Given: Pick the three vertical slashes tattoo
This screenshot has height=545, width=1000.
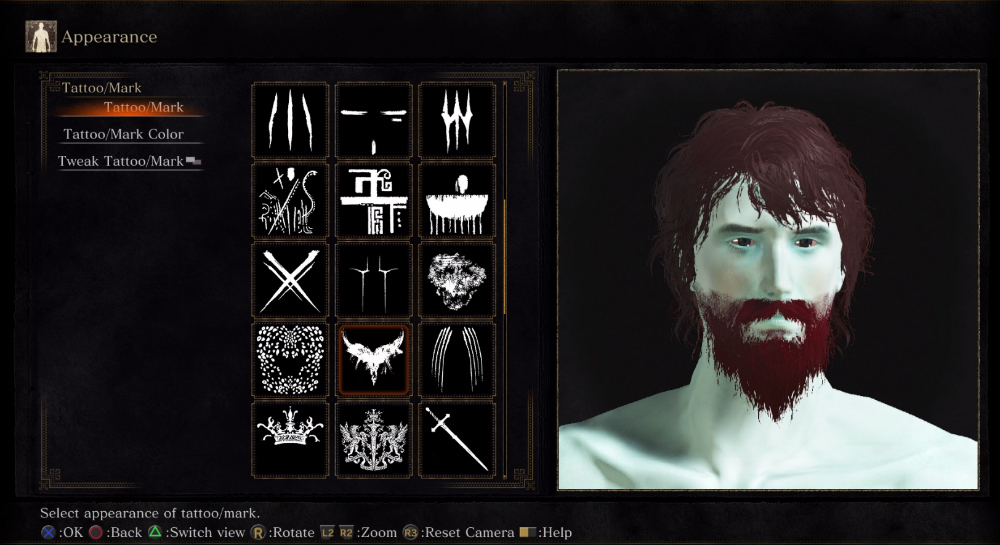Looking at the screenshot, I should point(290,120).
